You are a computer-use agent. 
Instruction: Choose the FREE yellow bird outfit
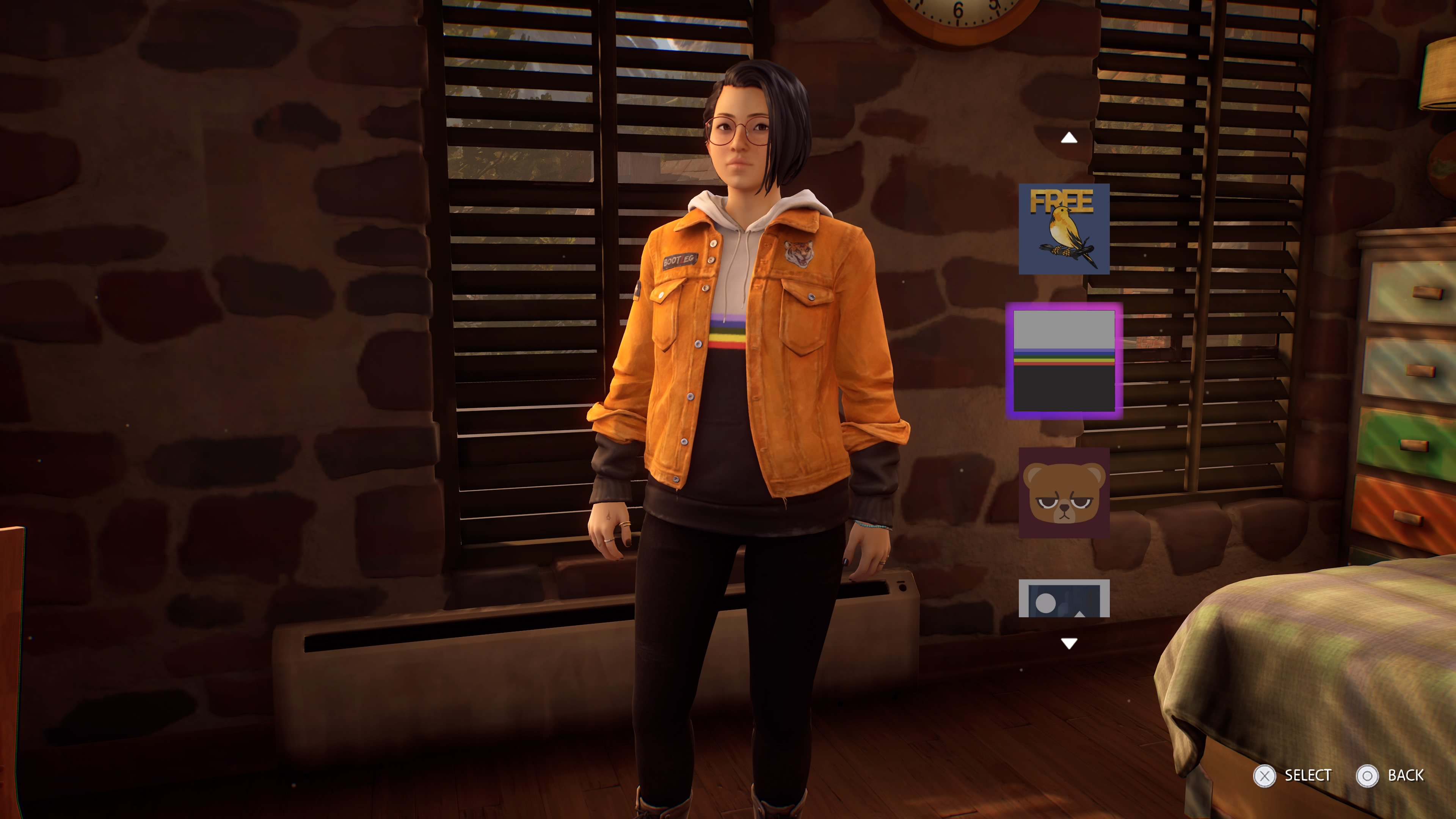1064,229
